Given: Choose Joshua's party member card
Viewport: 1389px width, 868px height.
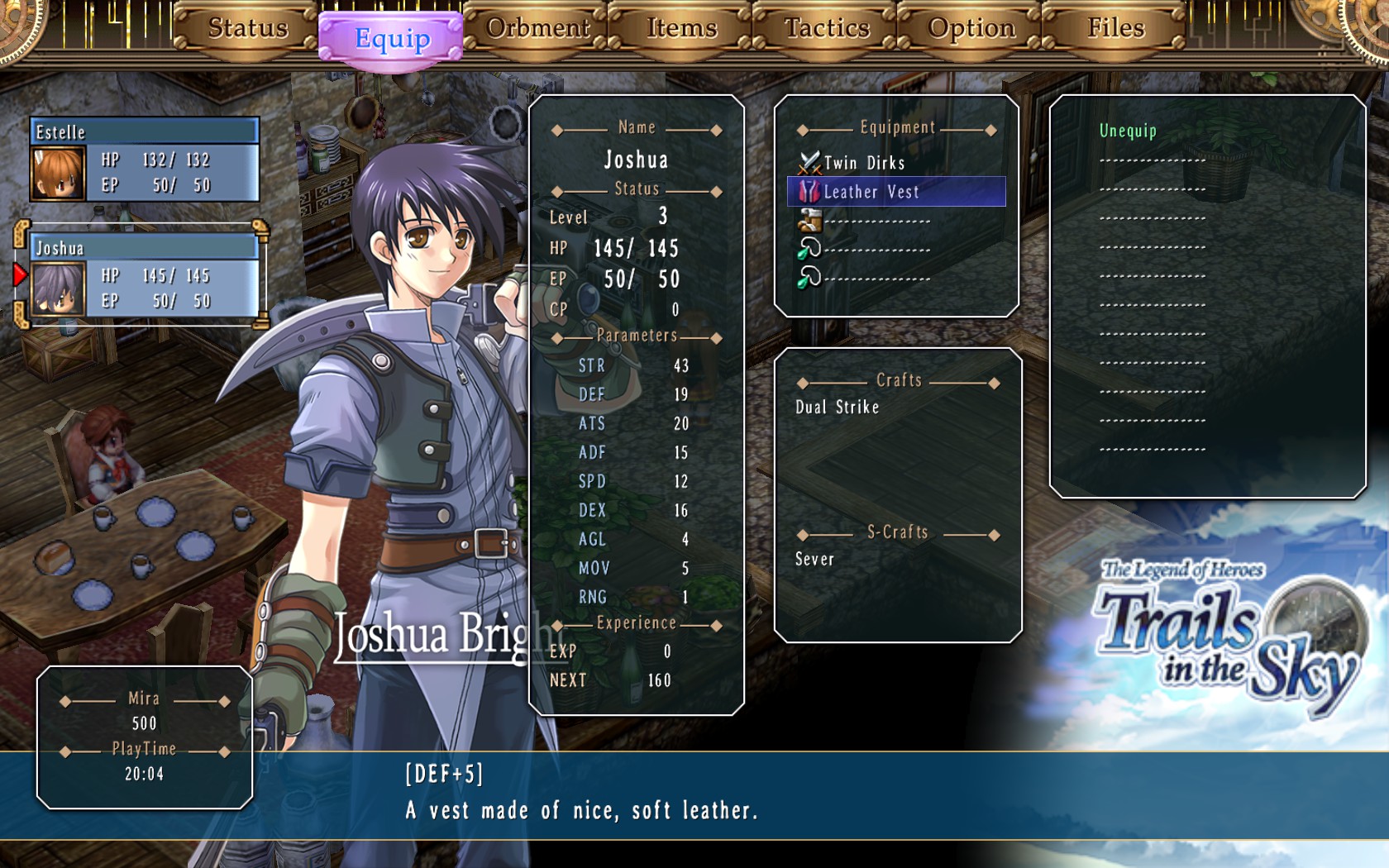Looking at the screenshot, I should point(145,276).
